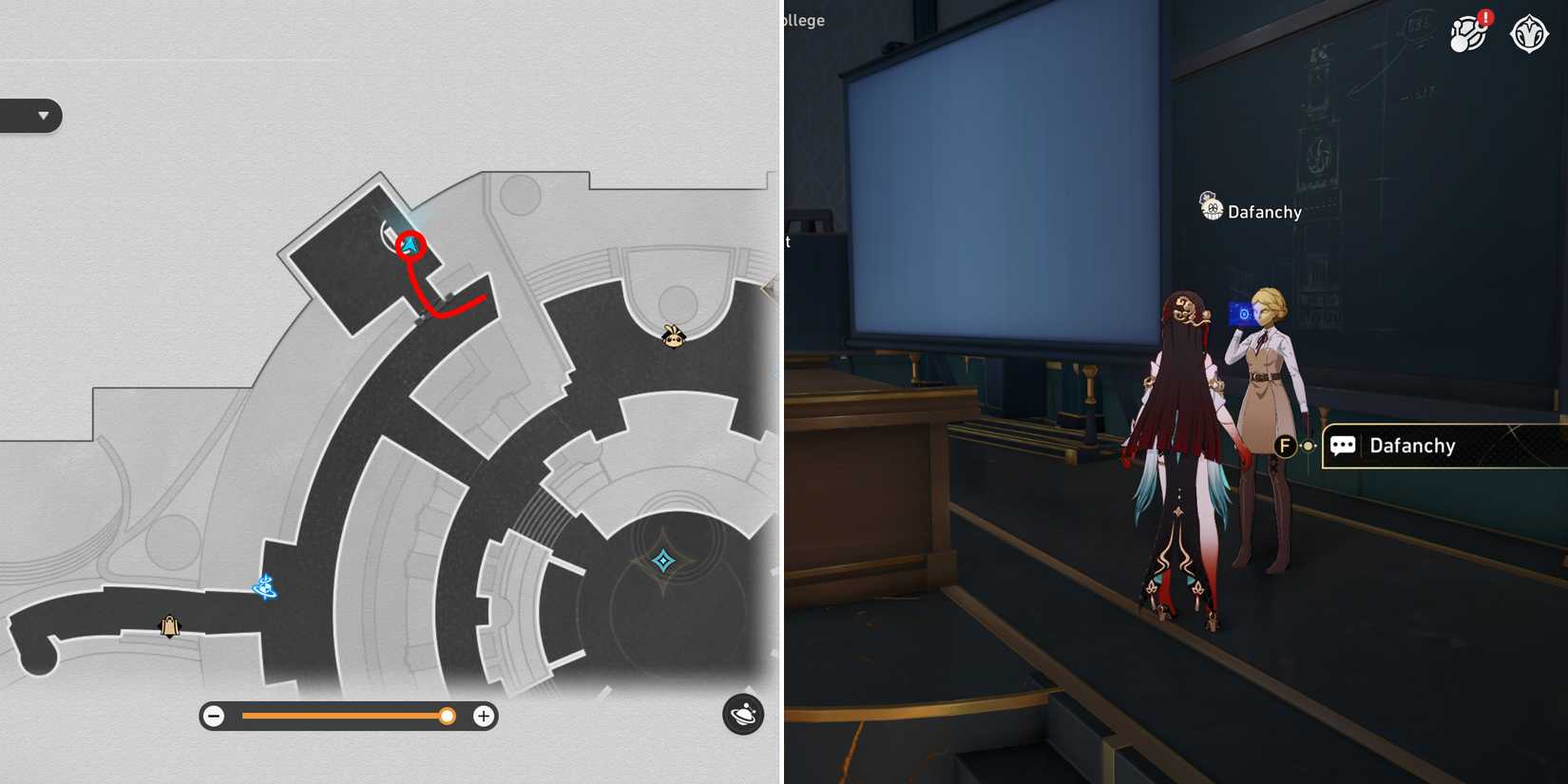Click the planet view icon at bottom right

743,716
